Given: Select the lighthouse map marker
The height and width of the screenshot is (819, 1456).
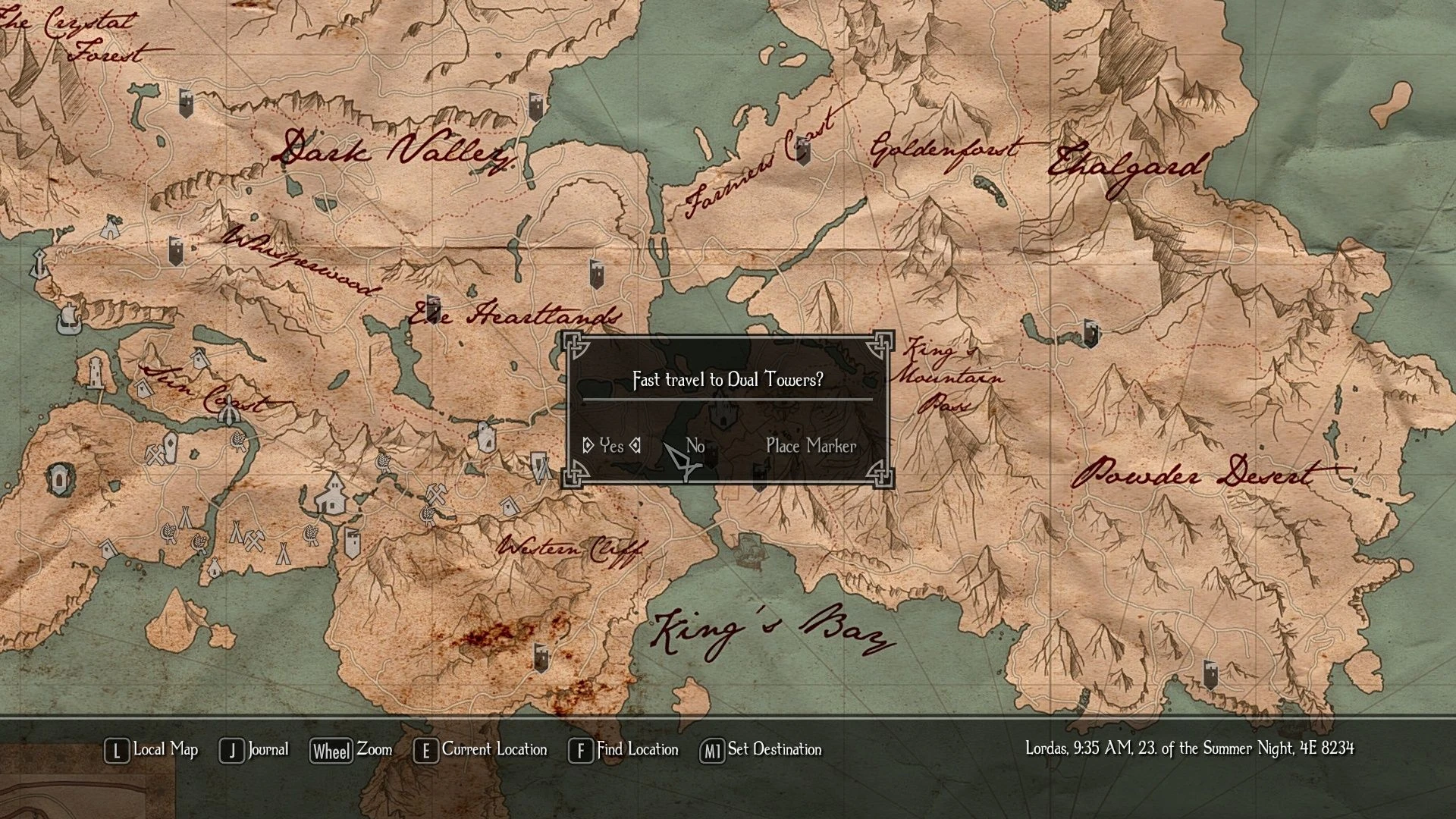Looking at the screenshot, I should coord(96,372).
